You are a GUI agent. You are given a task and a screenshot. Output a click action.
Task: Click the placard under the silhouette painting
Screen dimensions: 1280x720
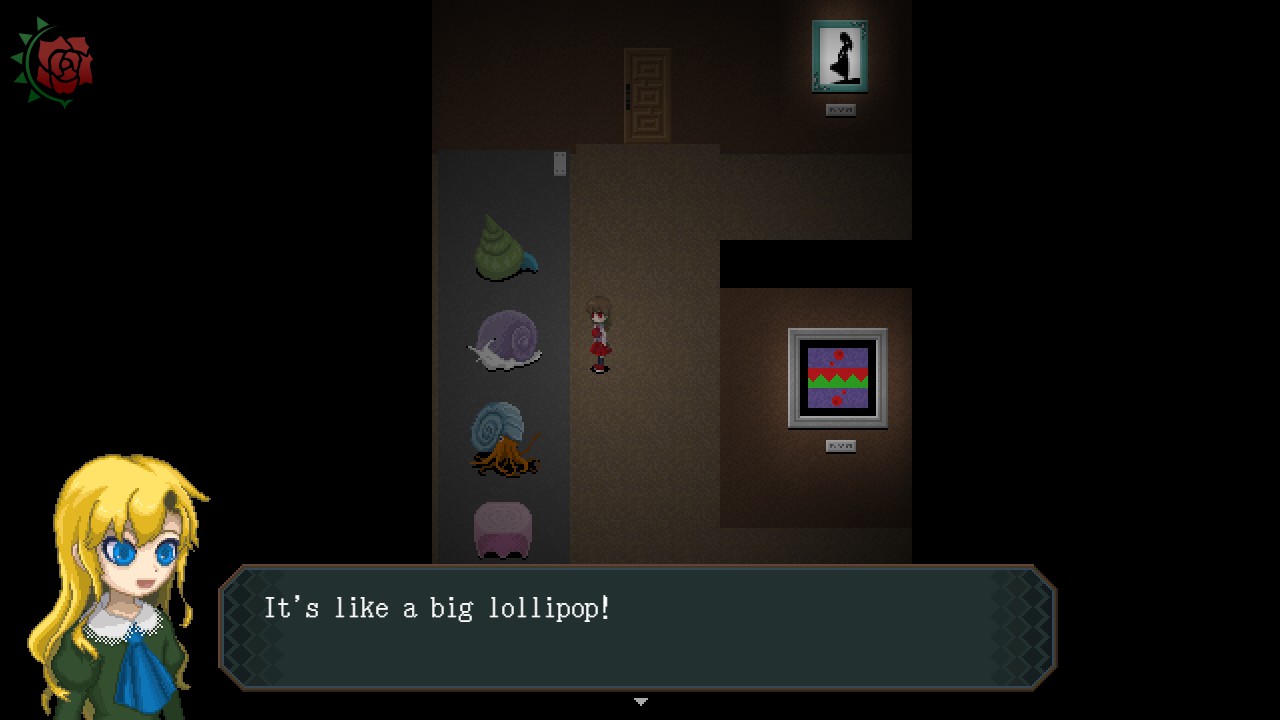point(841,108)
